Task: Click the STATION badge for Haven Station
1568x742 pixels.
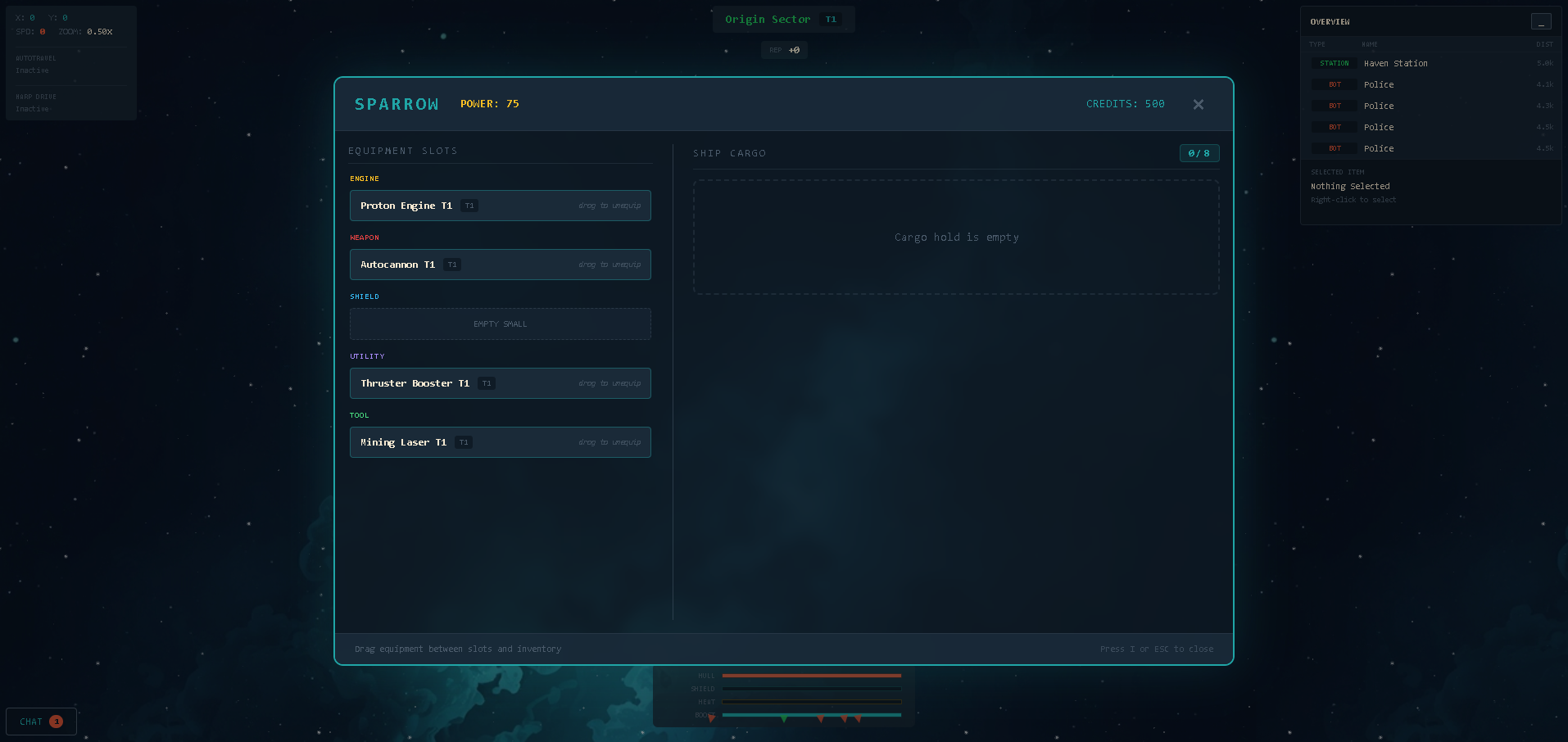Action: [x=1333, y=63]
